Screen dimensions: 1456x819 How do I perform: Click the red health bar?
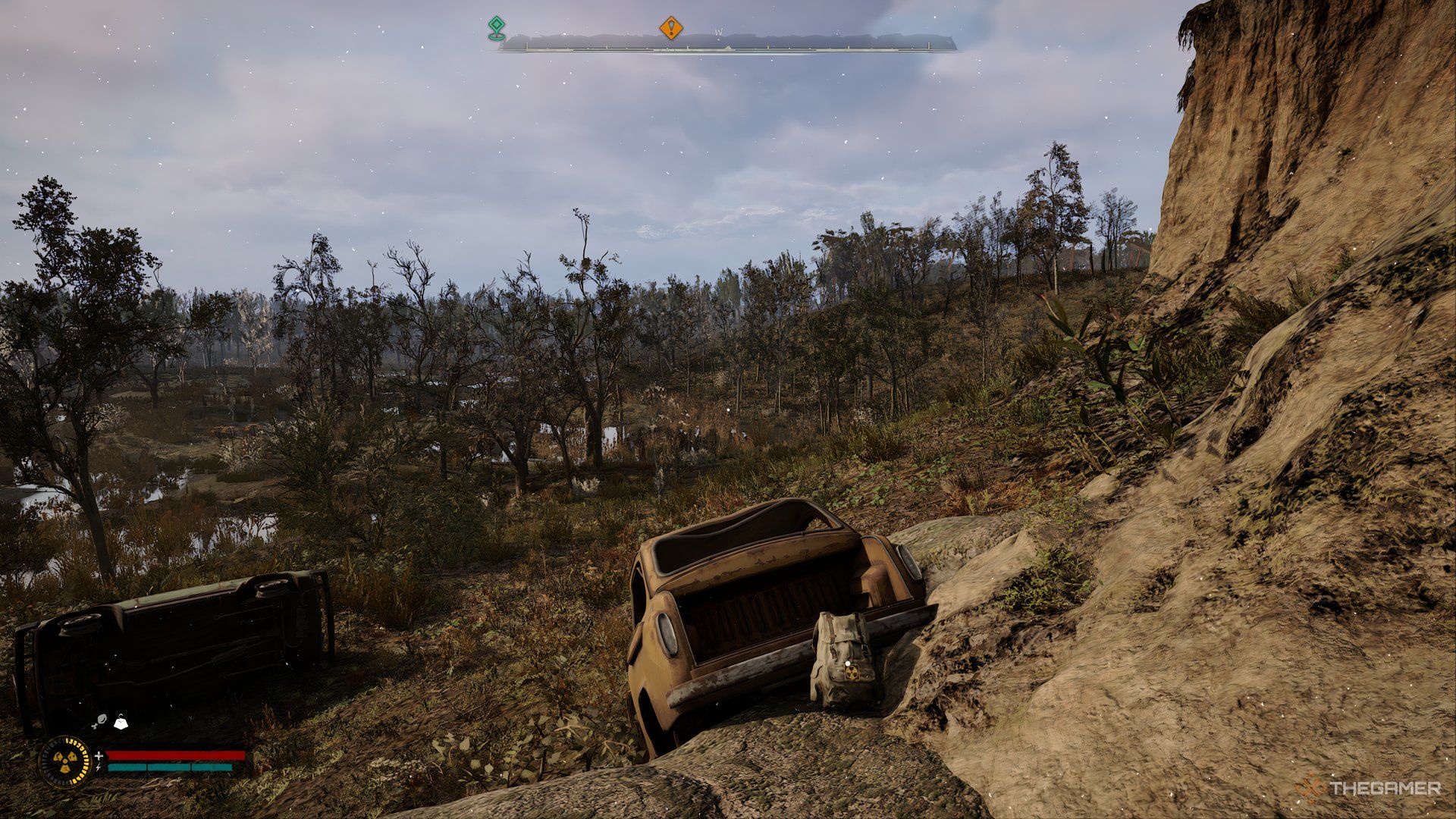[x=174, y=755]
